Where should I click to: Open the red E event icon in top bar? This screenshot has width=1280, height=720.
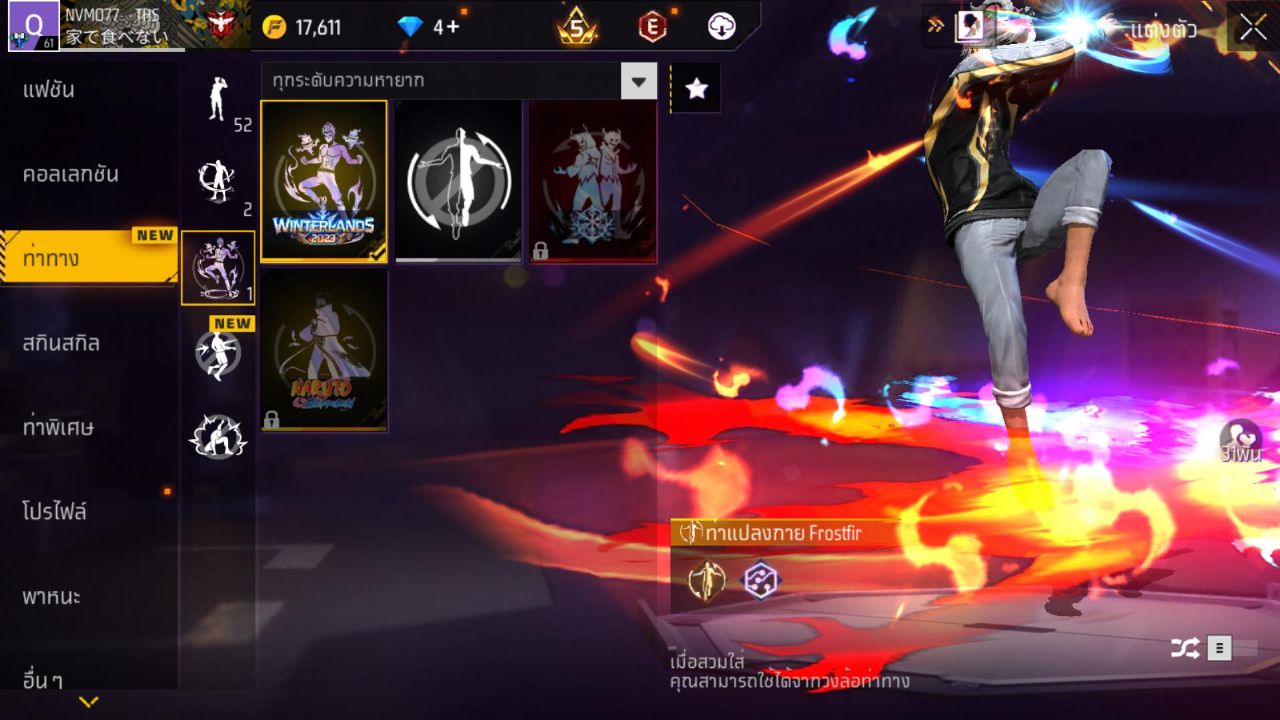point(651,27)
